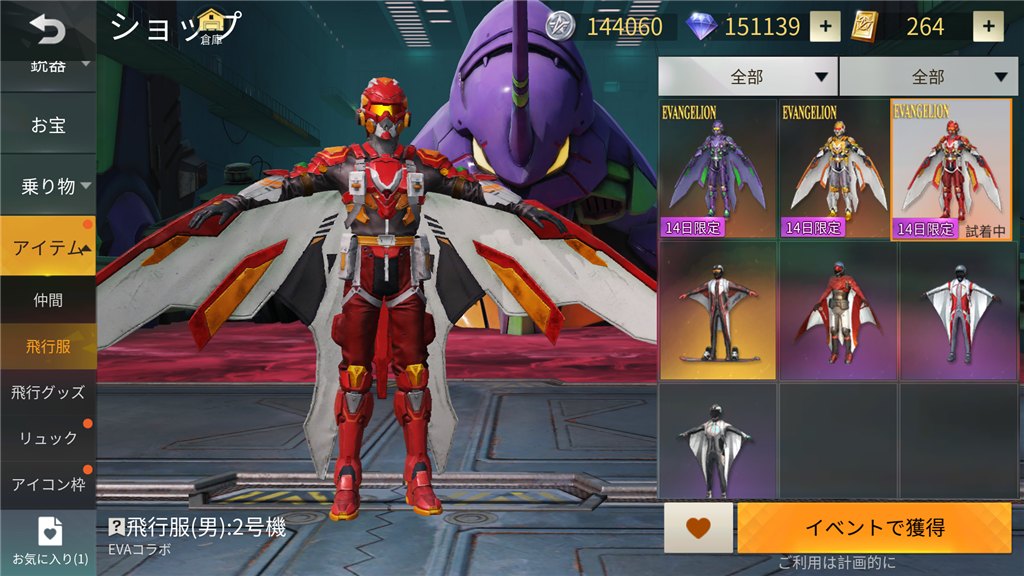The height and width of the screenshot is (576, 1024).
Task: Select the purple Evangelion flight suit
Action: click(718, 169)
